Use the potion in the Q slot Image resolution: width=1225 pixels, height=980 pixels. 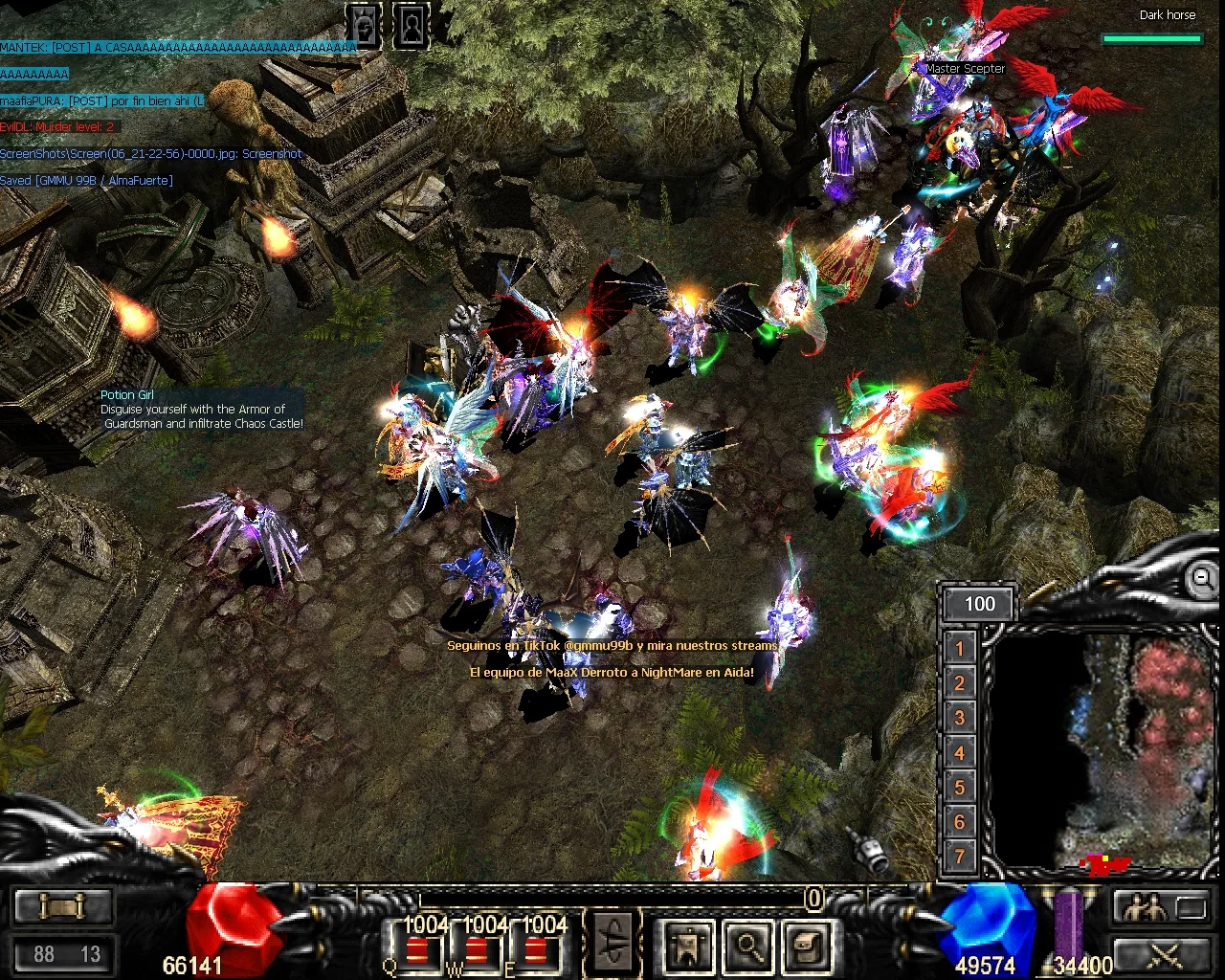click(x=416, y=950)
